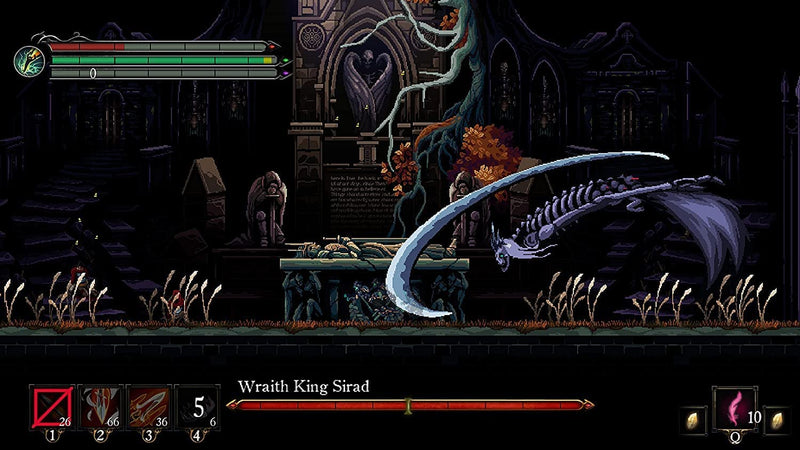
Task: Select the crossed-out ability in slot 1
Action: coord(51,407)
